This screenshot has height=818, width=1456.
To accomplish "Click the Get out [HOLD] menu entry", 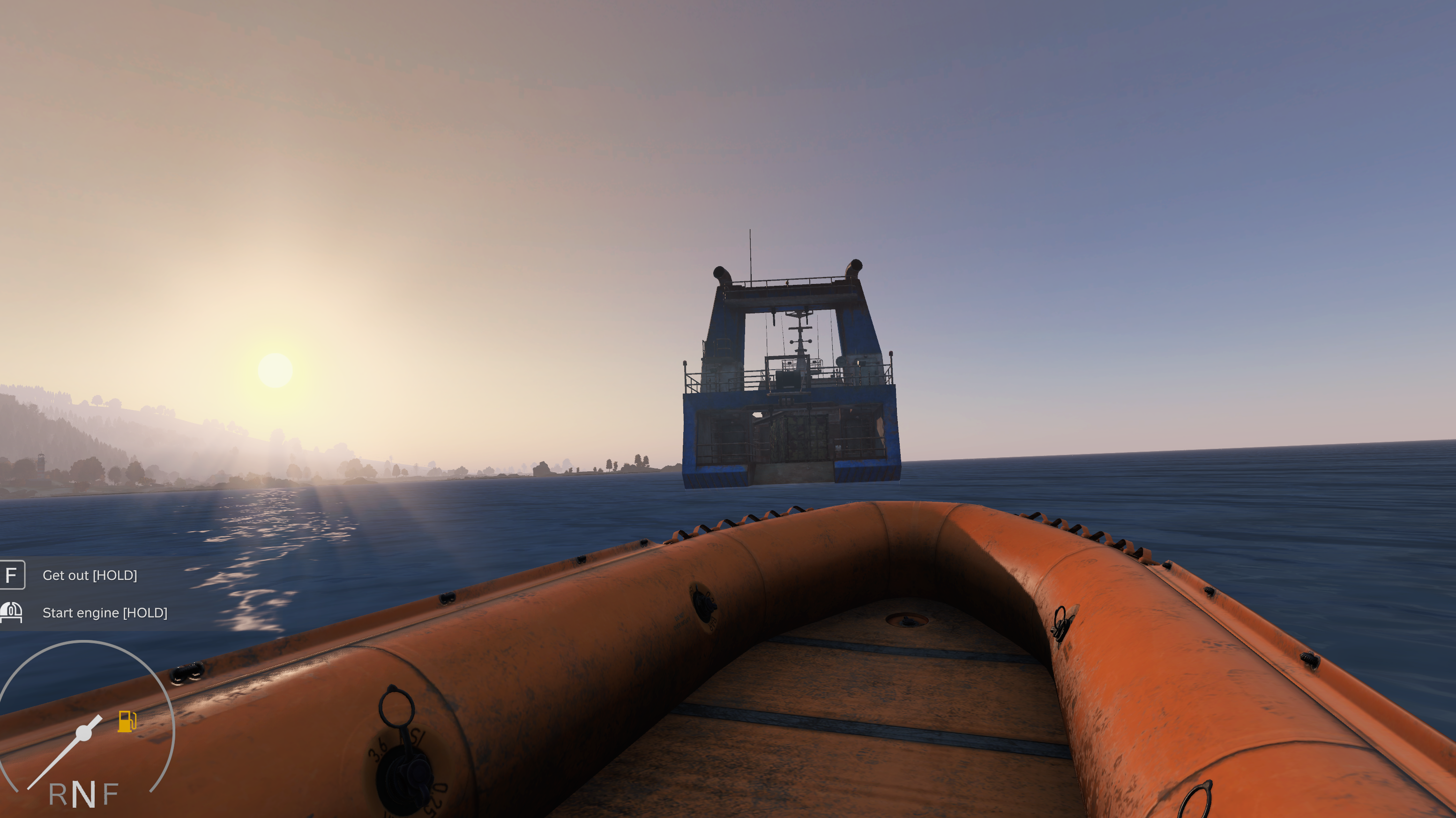I will [x=91, y=576].
